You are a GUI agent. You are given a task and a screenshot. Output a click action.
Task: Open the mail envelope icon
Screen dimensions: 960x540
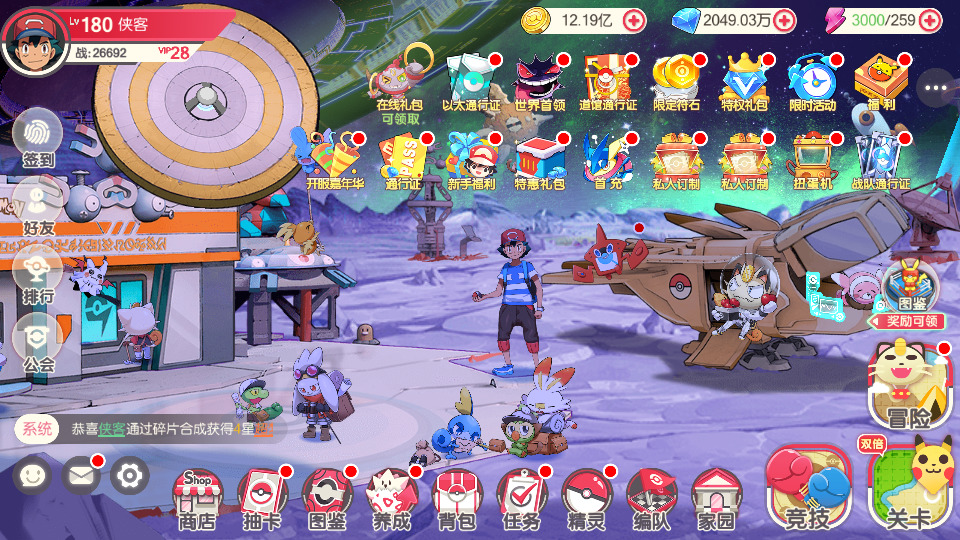click(82, 475)
